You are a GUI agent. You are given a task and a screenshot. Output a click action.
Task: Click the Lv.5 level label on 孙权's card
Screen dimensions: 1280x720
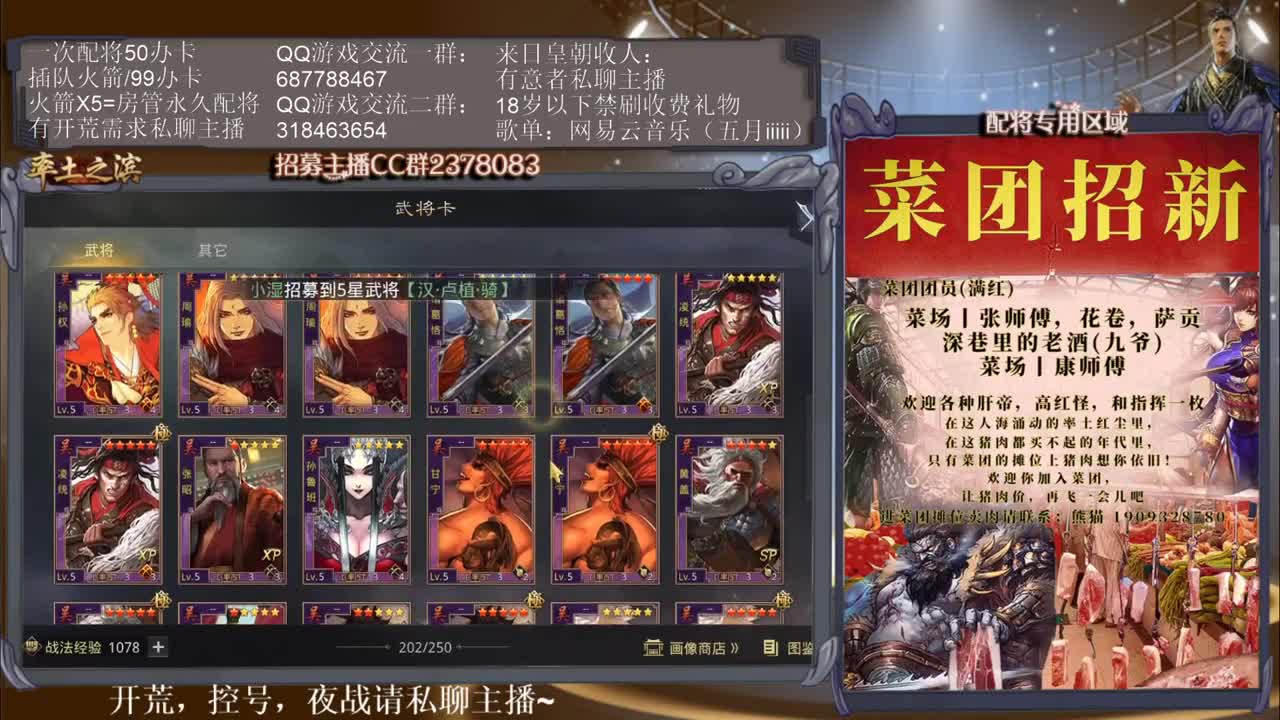65,410
